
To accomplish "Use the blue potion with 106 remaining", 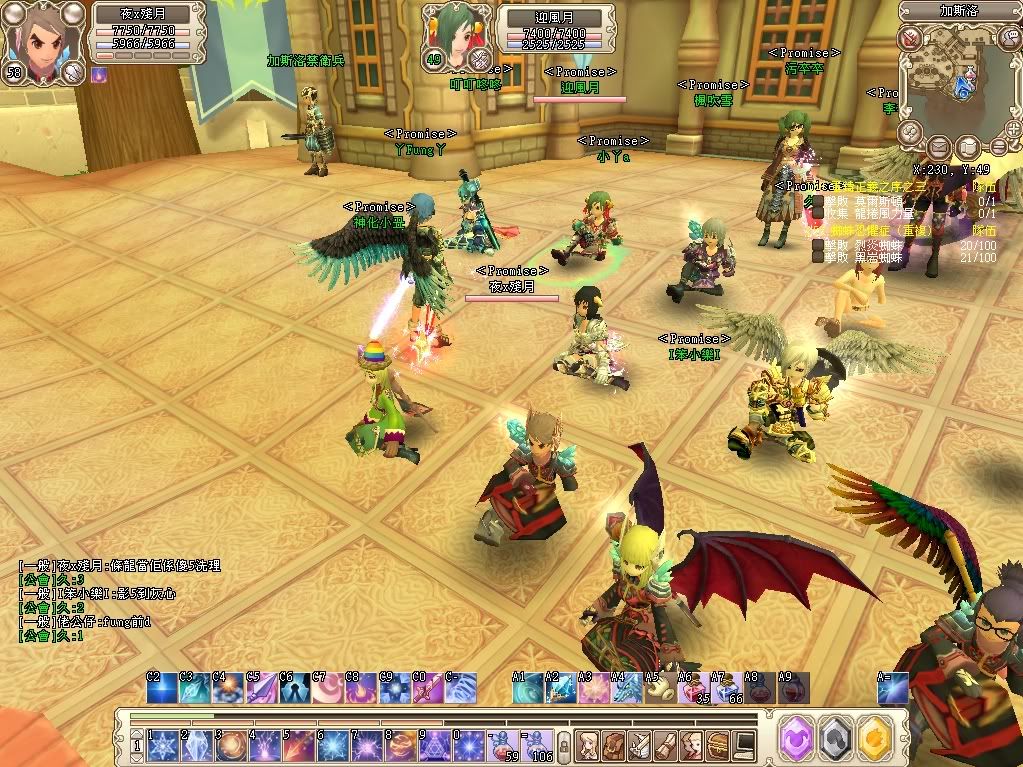I will pos(537,744).
